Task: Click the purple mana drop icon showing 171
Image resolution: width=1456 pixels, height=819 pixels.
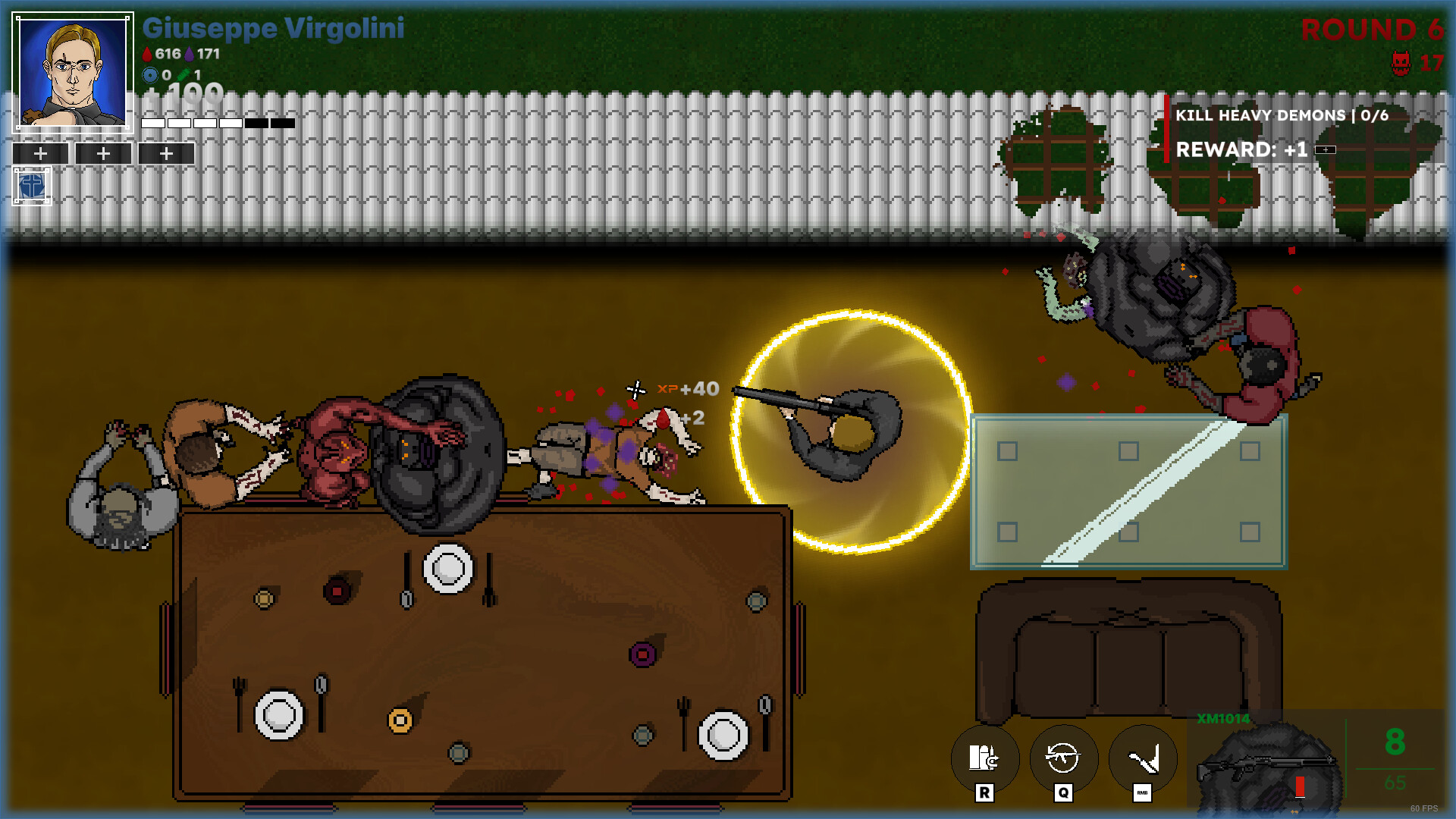Action: tap(190, 54)
